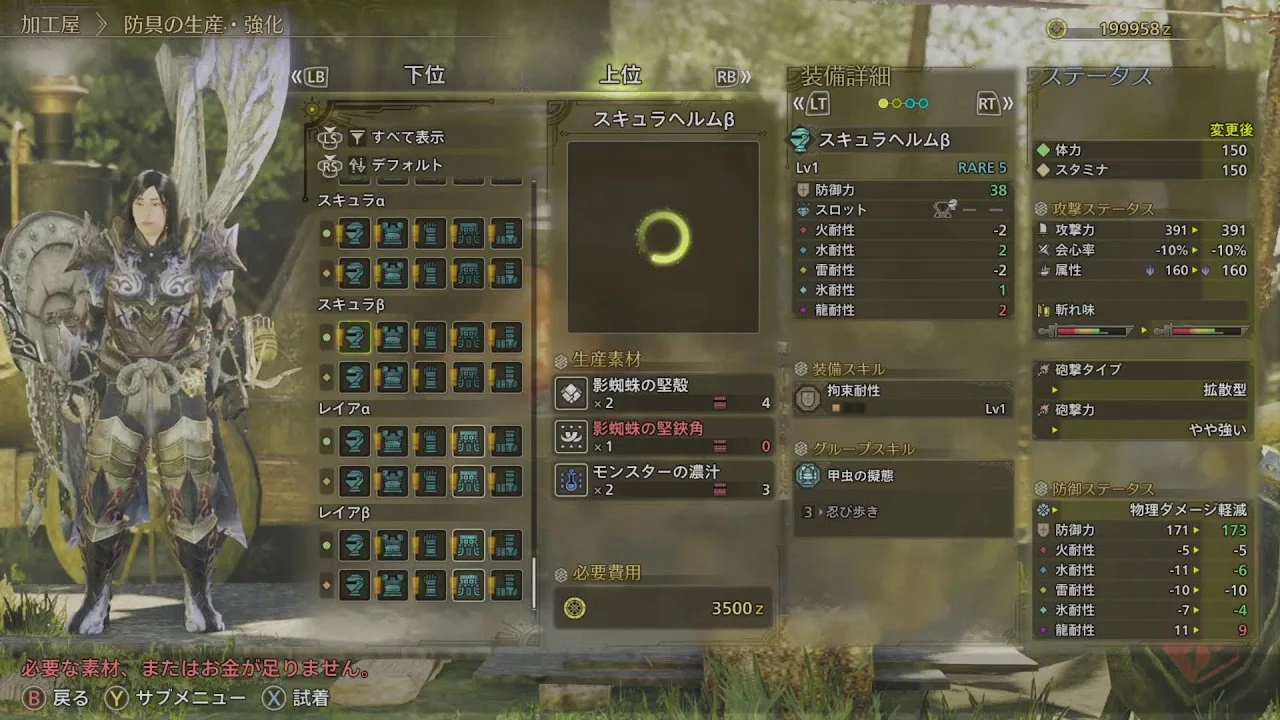Change the デフォルト sort order

pos(407,165)
